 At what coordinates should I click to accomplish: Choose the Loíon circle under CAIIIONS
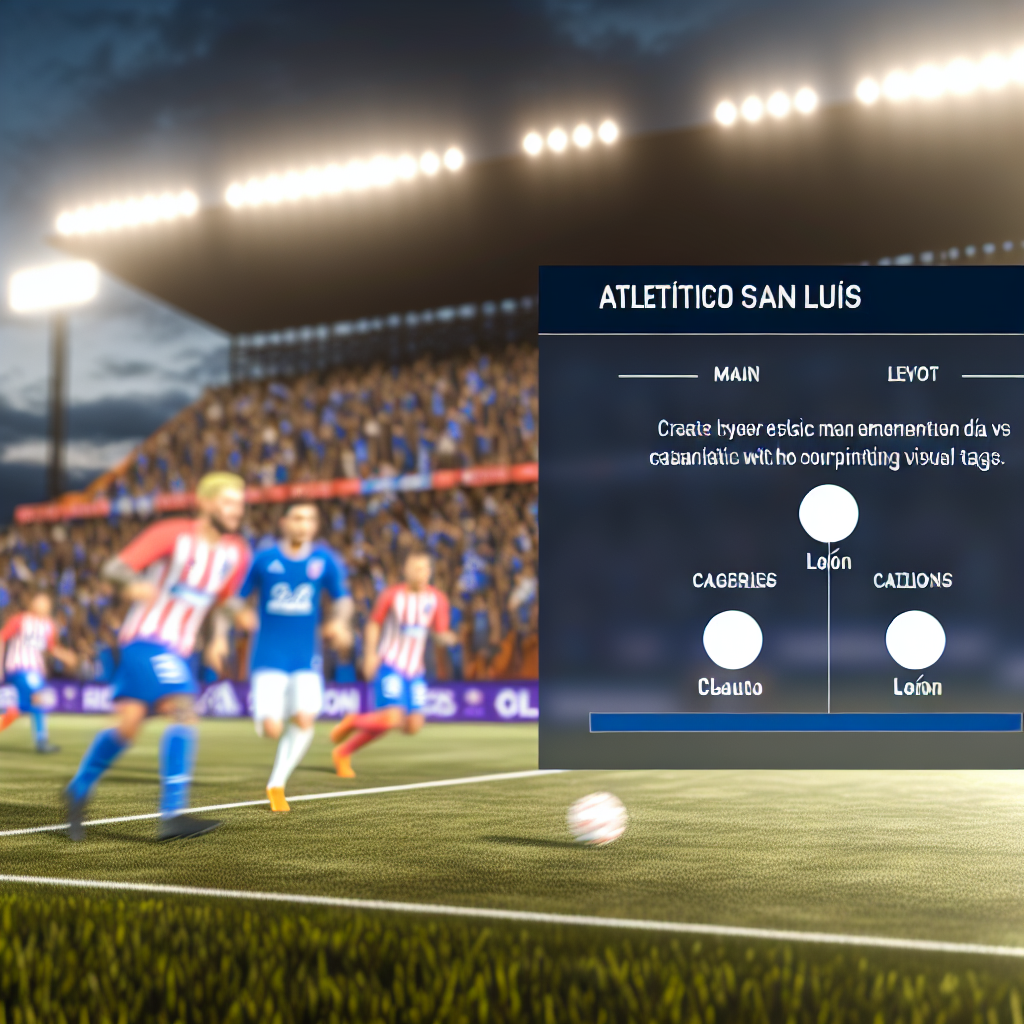click(x=915, y=640)
